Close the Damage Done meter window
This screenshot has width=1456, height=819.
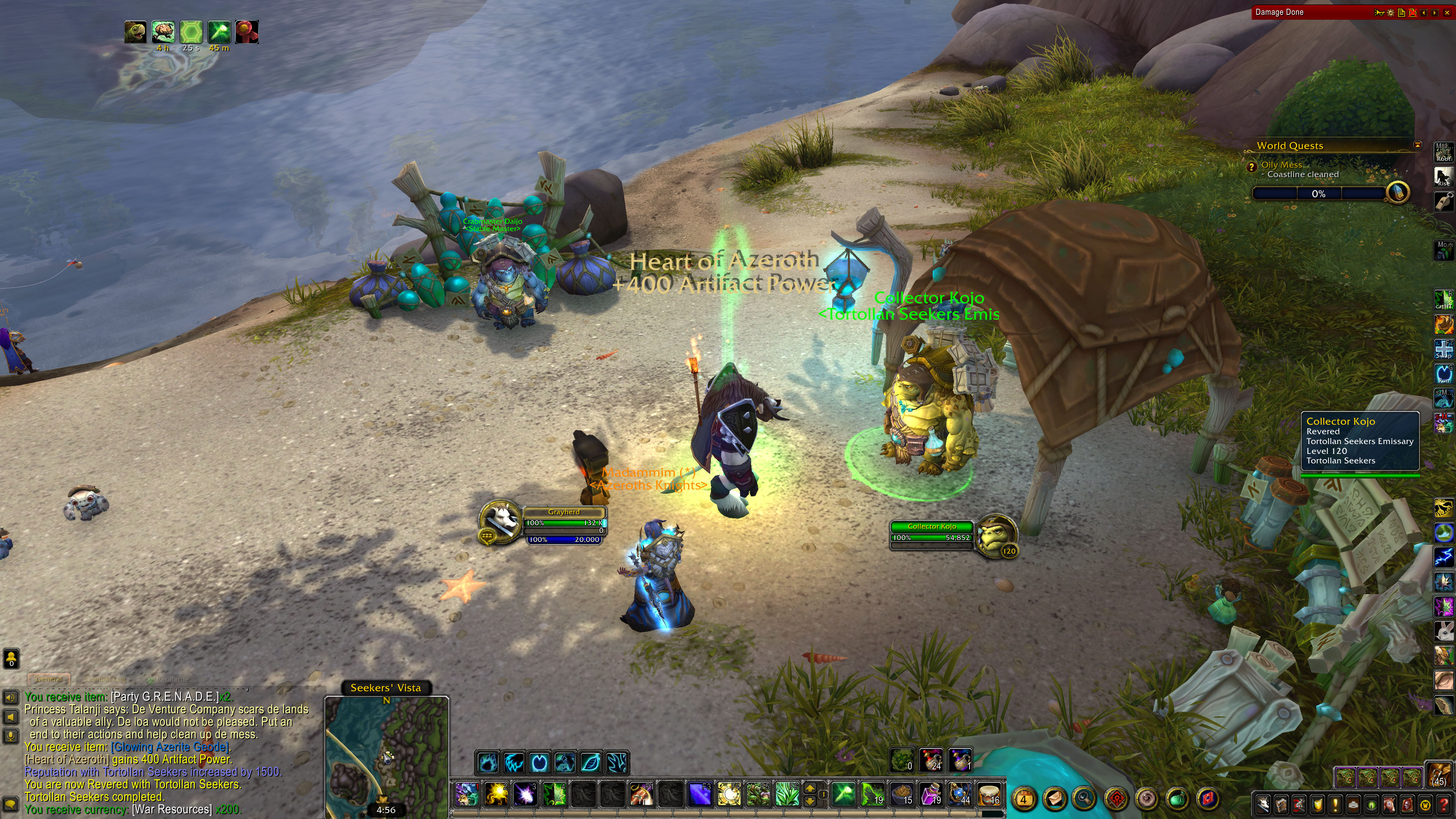1448,13
